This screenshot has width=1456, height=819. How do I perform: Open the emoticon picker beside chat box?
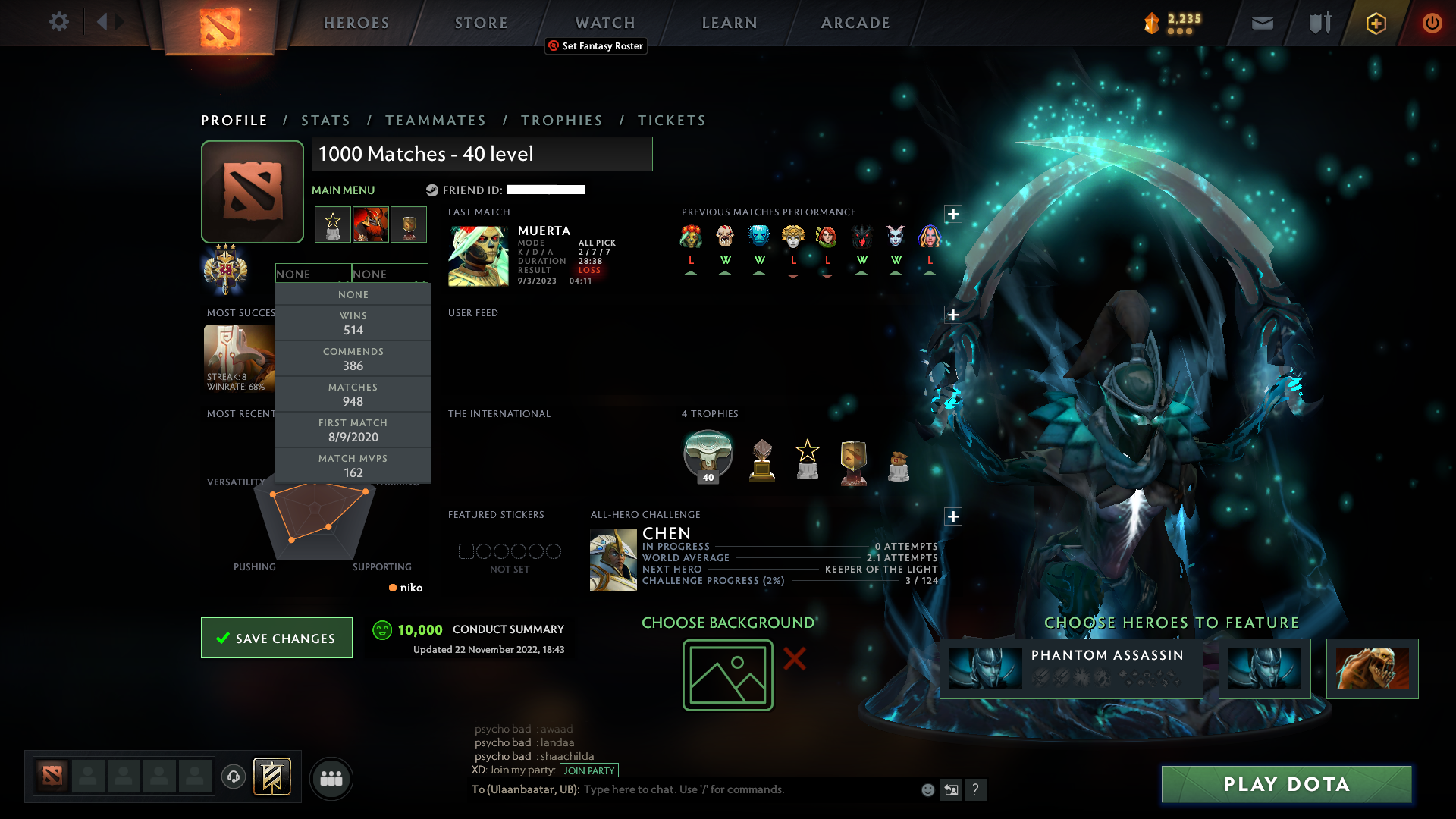[x=927, y=789]
